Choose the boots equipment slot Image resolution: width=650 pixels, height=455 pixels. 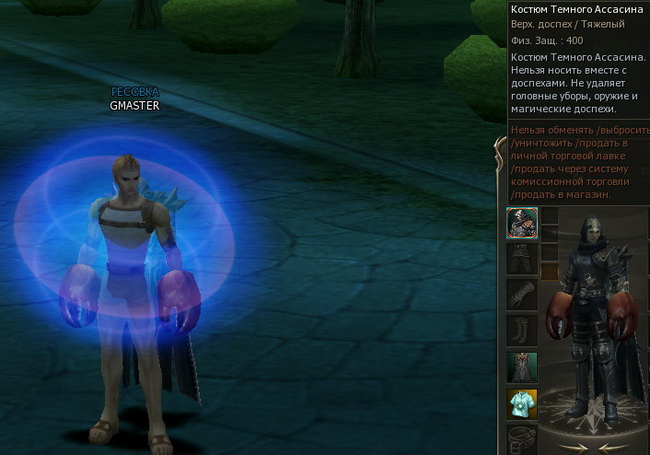(522, 331)
